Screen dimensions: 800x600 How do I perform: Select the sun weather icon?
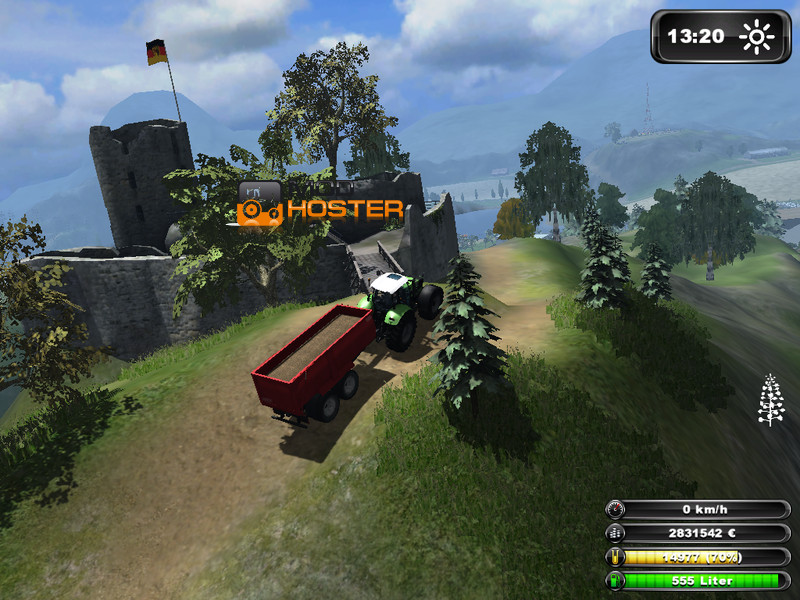tap(757, 38)
